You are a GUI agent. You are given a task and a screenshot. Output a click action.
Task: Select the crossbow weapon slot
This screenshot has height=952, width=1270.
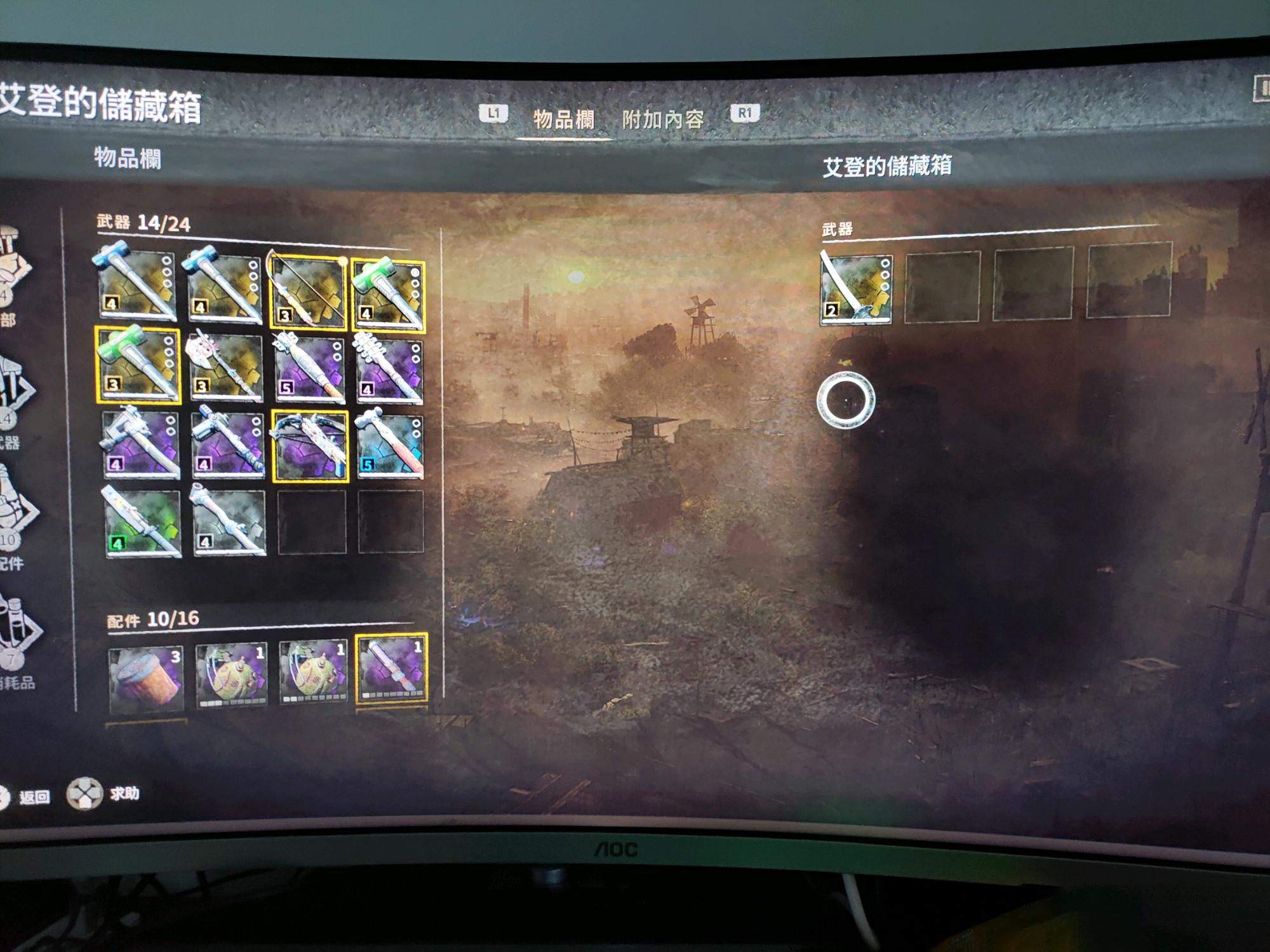coord(310,446)
